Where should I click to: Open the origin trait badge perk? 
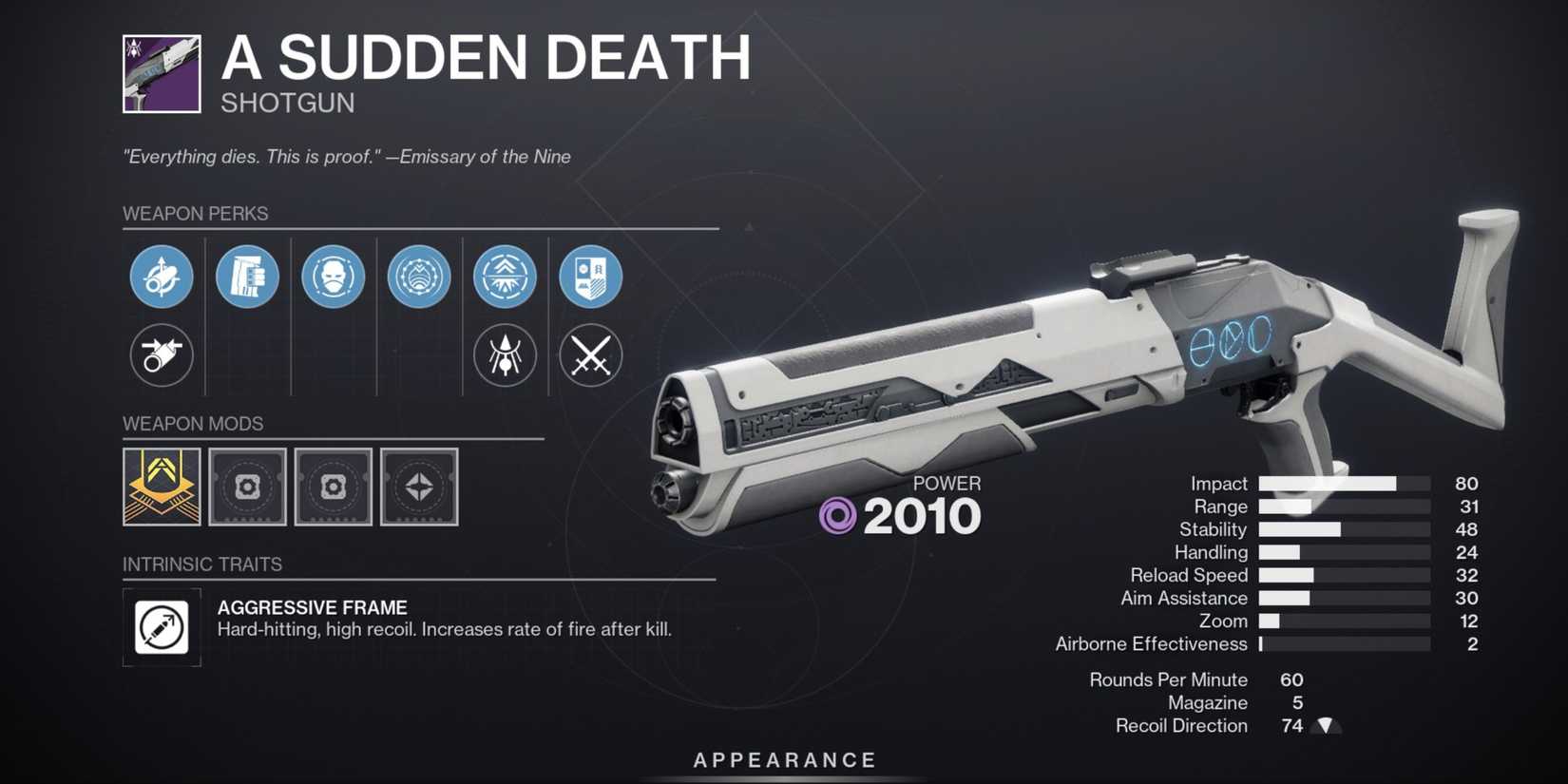[x=591, y=277]
